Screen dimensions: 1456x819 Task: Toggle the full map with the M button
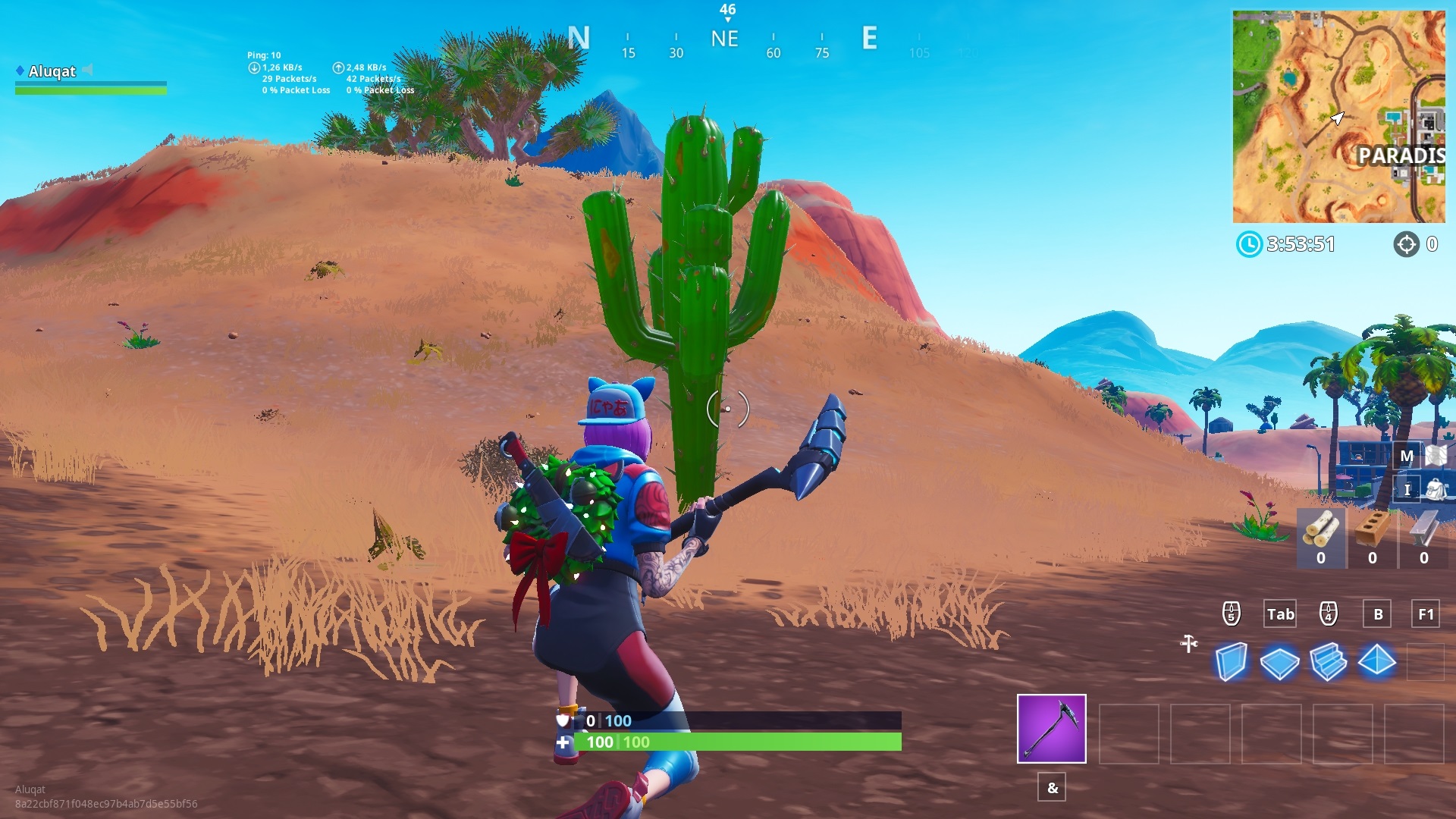tap(1407, 456)
